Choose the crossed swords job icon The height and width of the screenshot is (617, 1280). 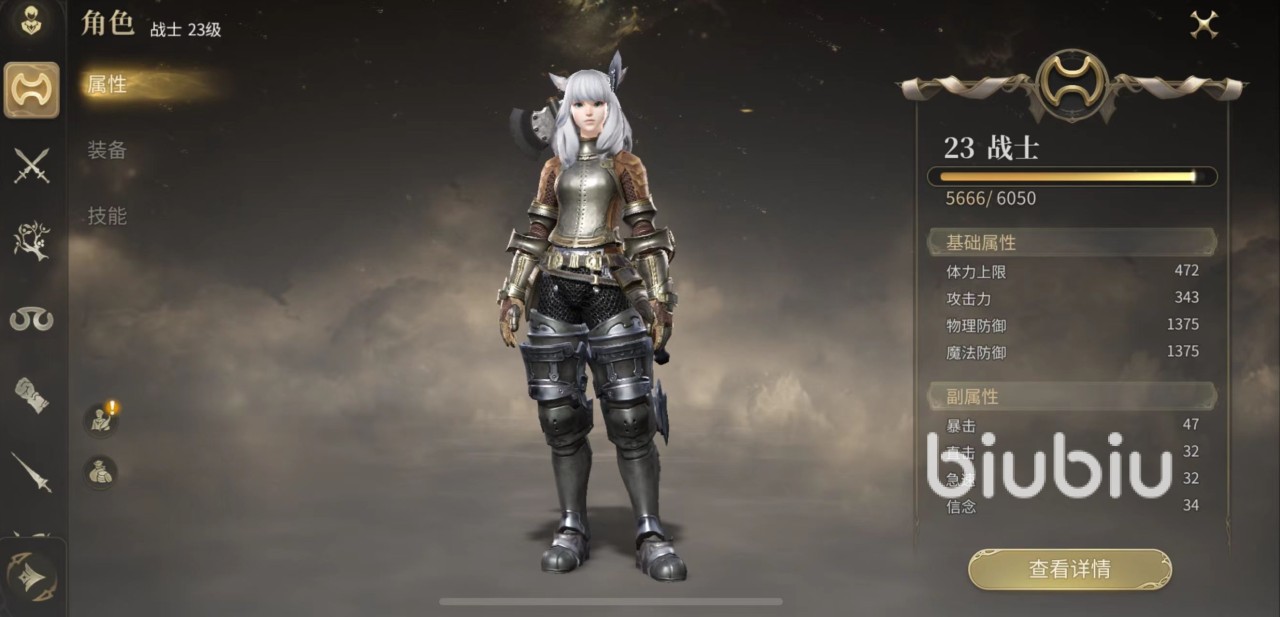click(32, 165)
